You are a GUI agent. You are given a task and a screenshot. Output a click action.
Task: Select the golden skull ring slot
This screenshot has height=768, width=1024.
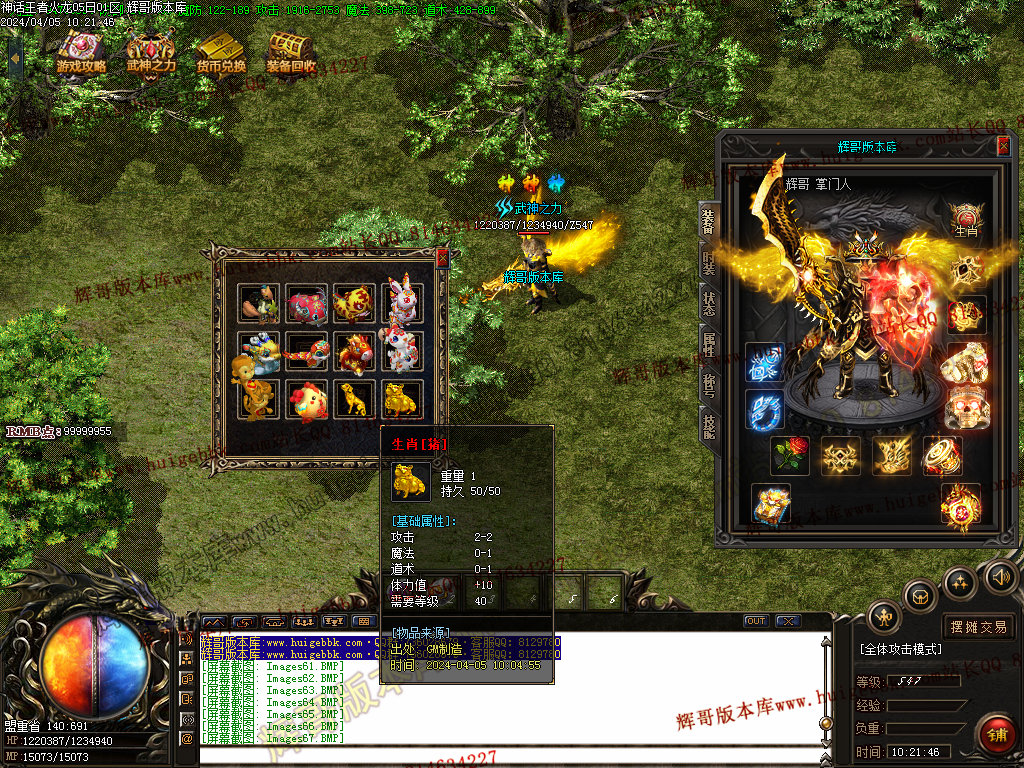point(966,407)
